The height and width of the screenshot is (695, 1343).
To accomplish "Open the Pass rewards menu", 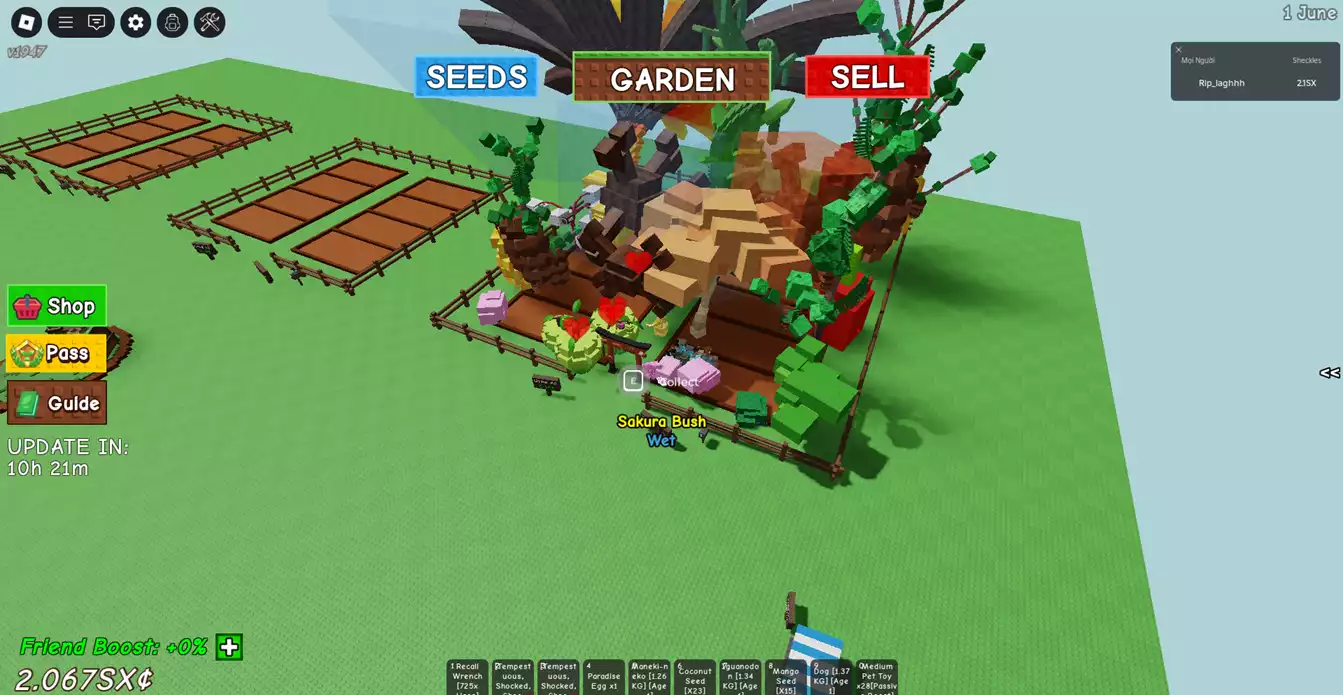I will point(57,353).
